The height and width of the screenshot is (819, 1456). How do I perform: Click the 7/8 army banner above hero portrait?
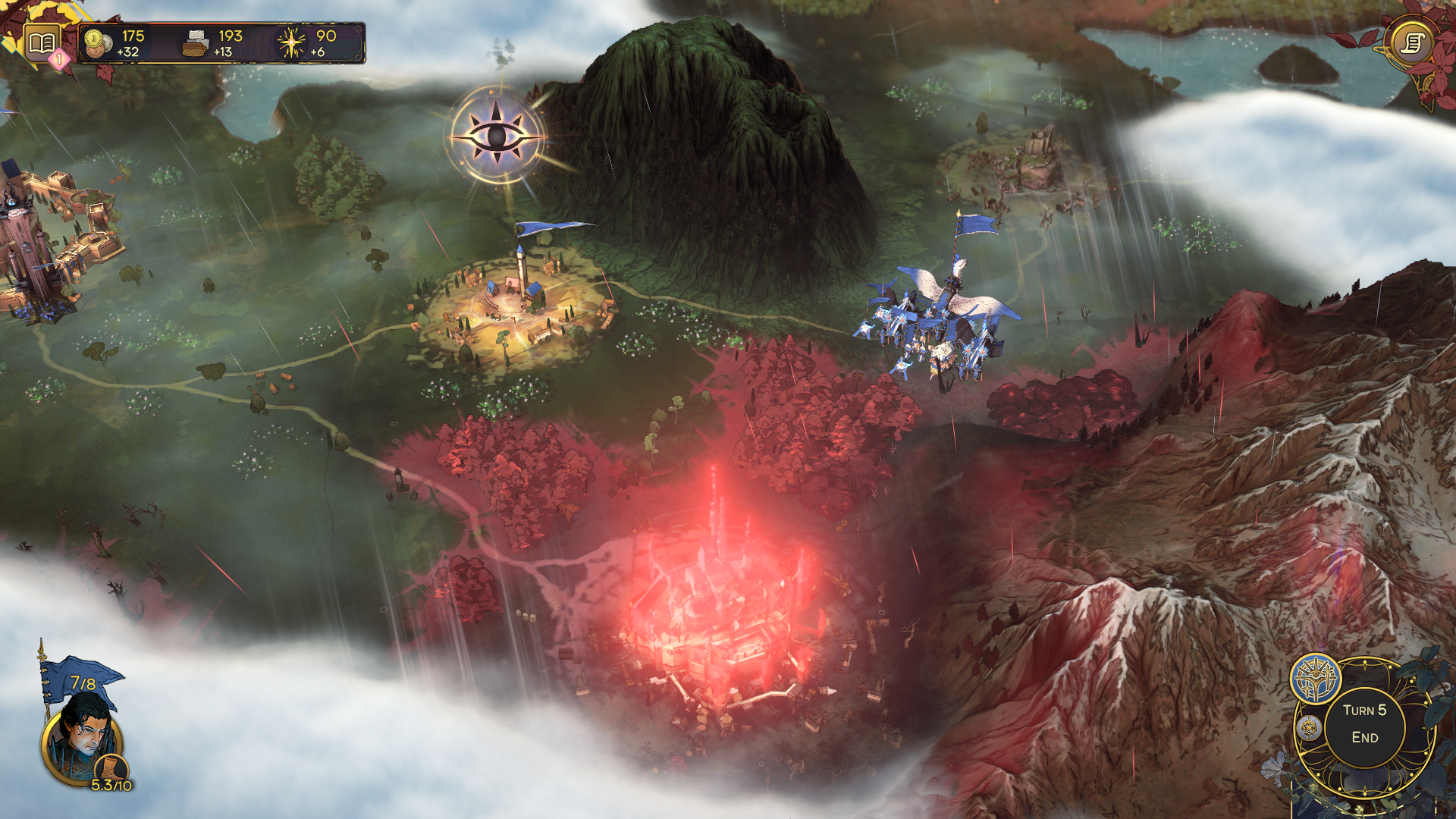[81, 682]
